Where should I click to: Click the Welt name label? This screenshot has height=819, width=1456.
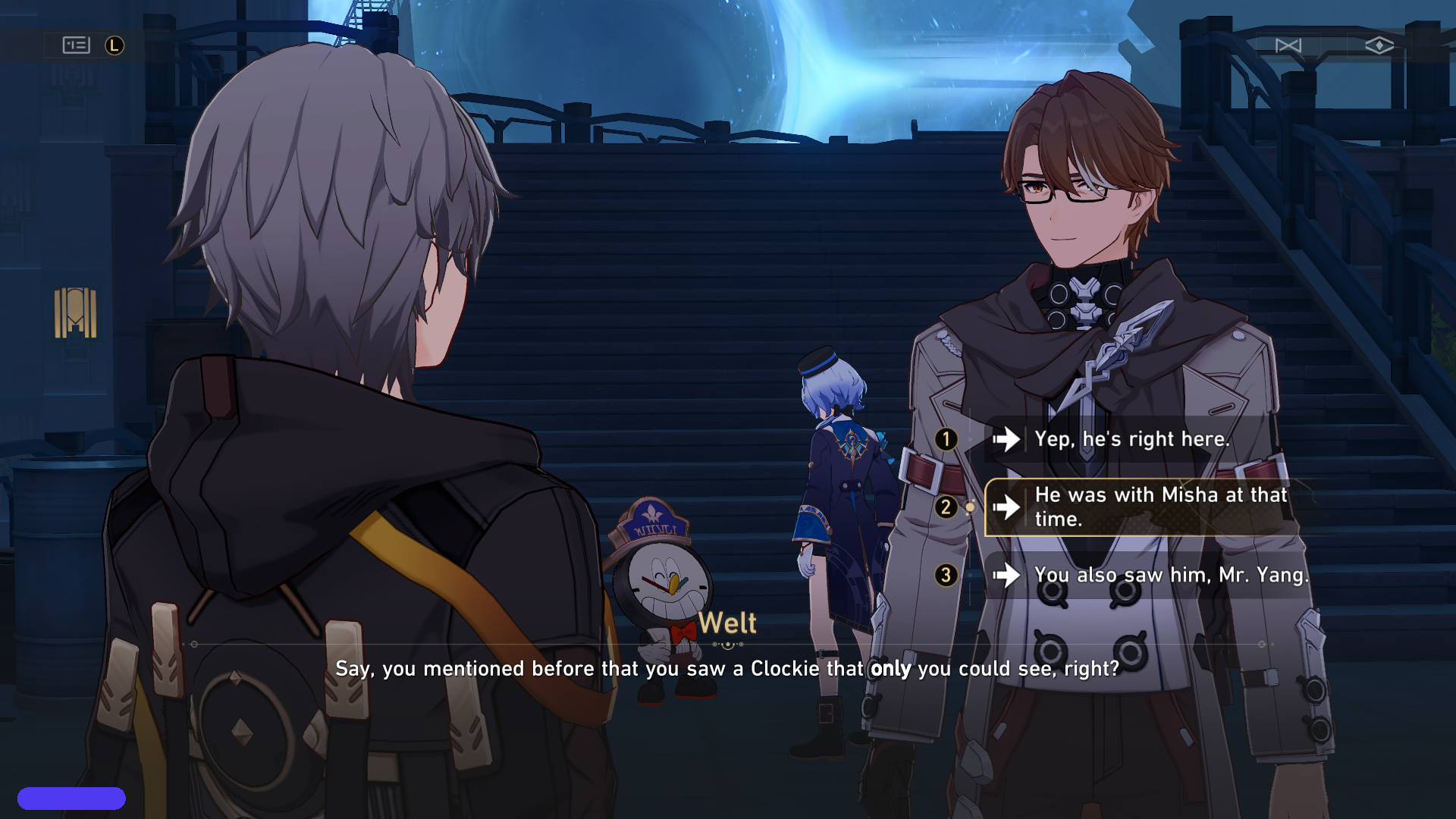[x=728, y=623]
